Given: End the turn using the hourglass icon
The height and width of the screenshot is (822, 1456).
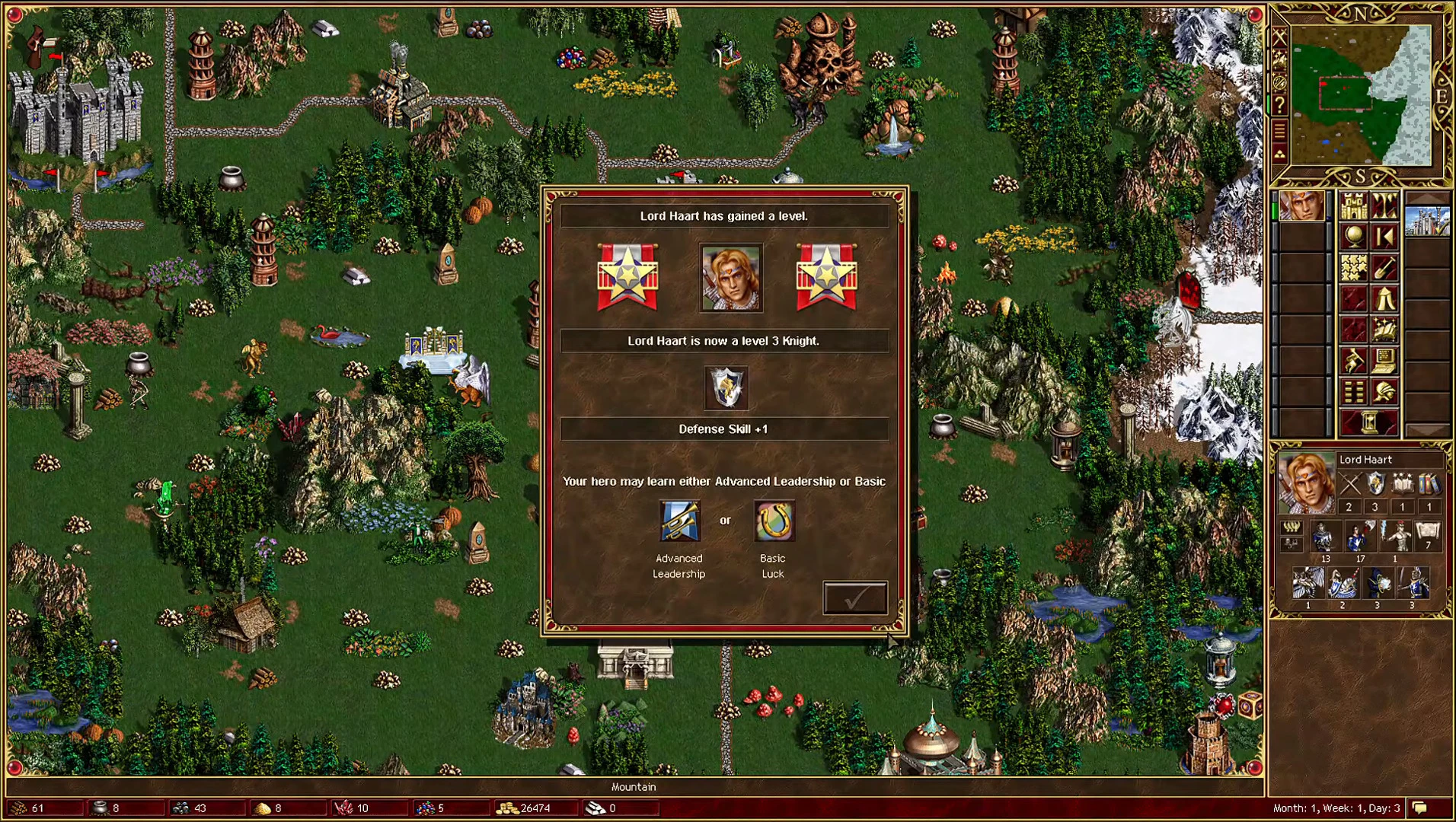Looking at the screenshot, I should coord(1370,422).
